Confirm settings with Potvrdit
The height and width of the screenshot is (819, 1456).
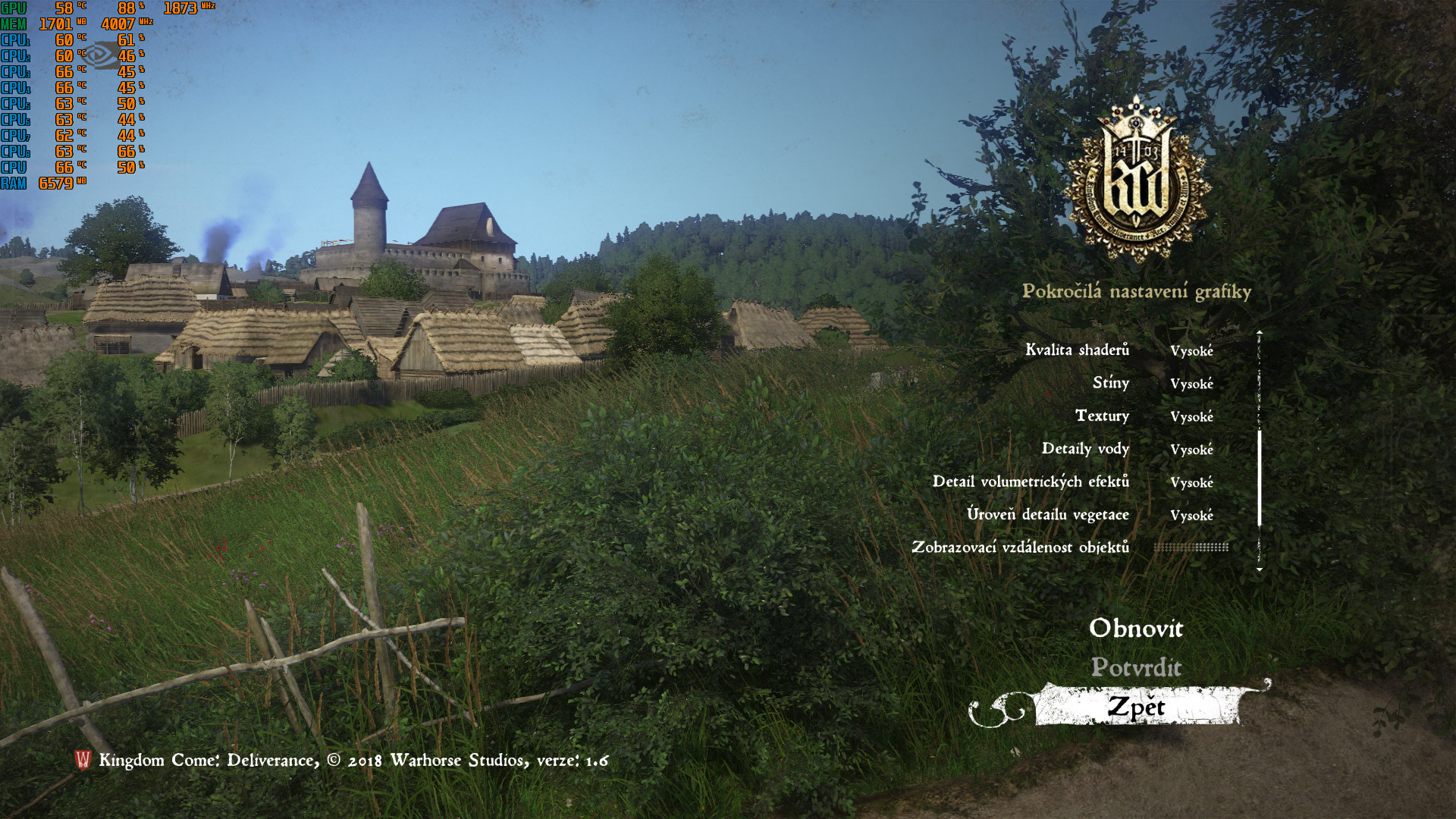click(1135, 667)
